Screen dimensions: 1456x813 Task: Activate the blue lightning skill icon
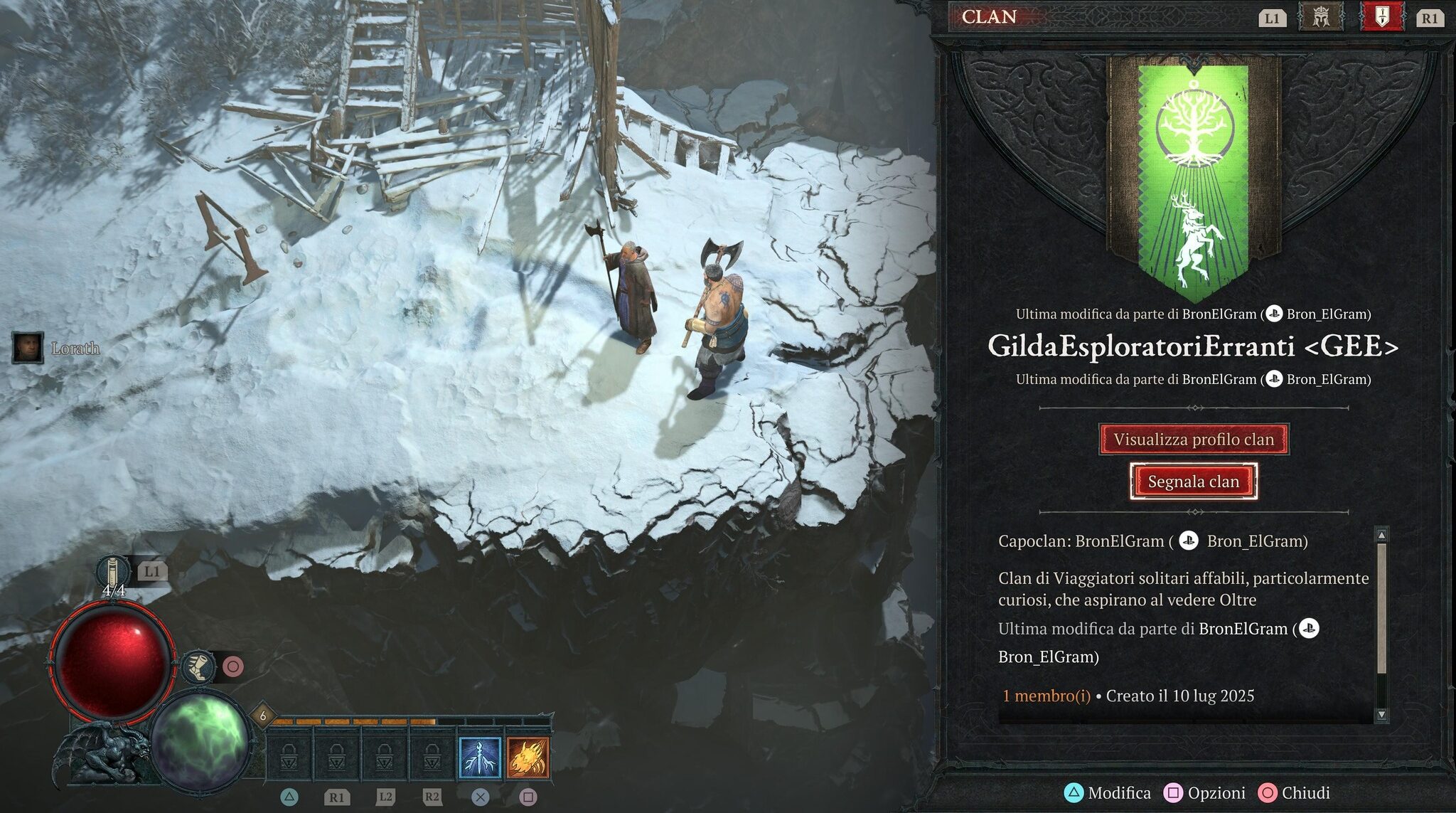pyautogui.click(x=480, y=758)
